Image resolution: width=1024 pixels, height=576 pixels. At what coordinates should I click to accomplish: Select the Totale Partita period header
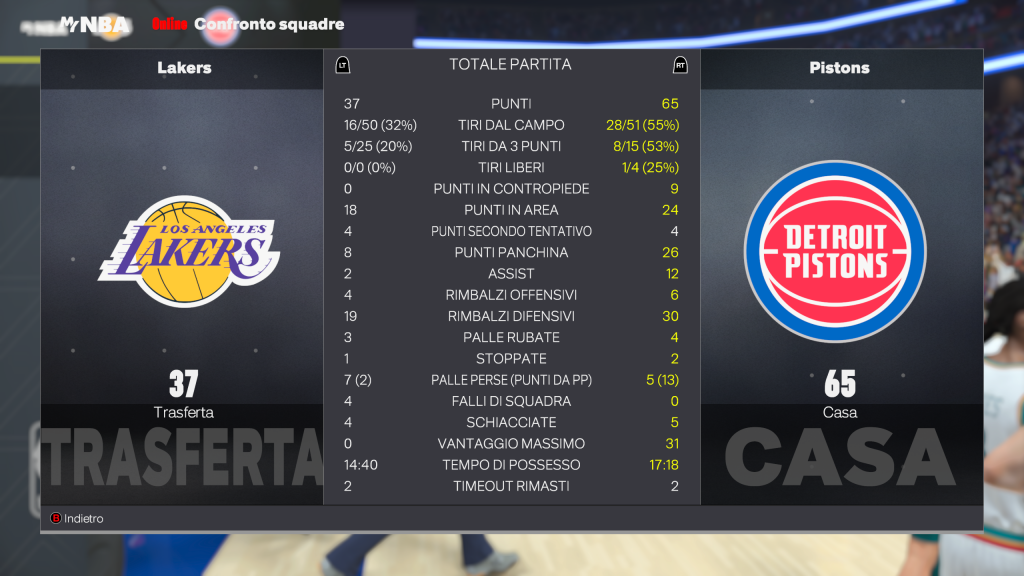[x=510, y=65]
